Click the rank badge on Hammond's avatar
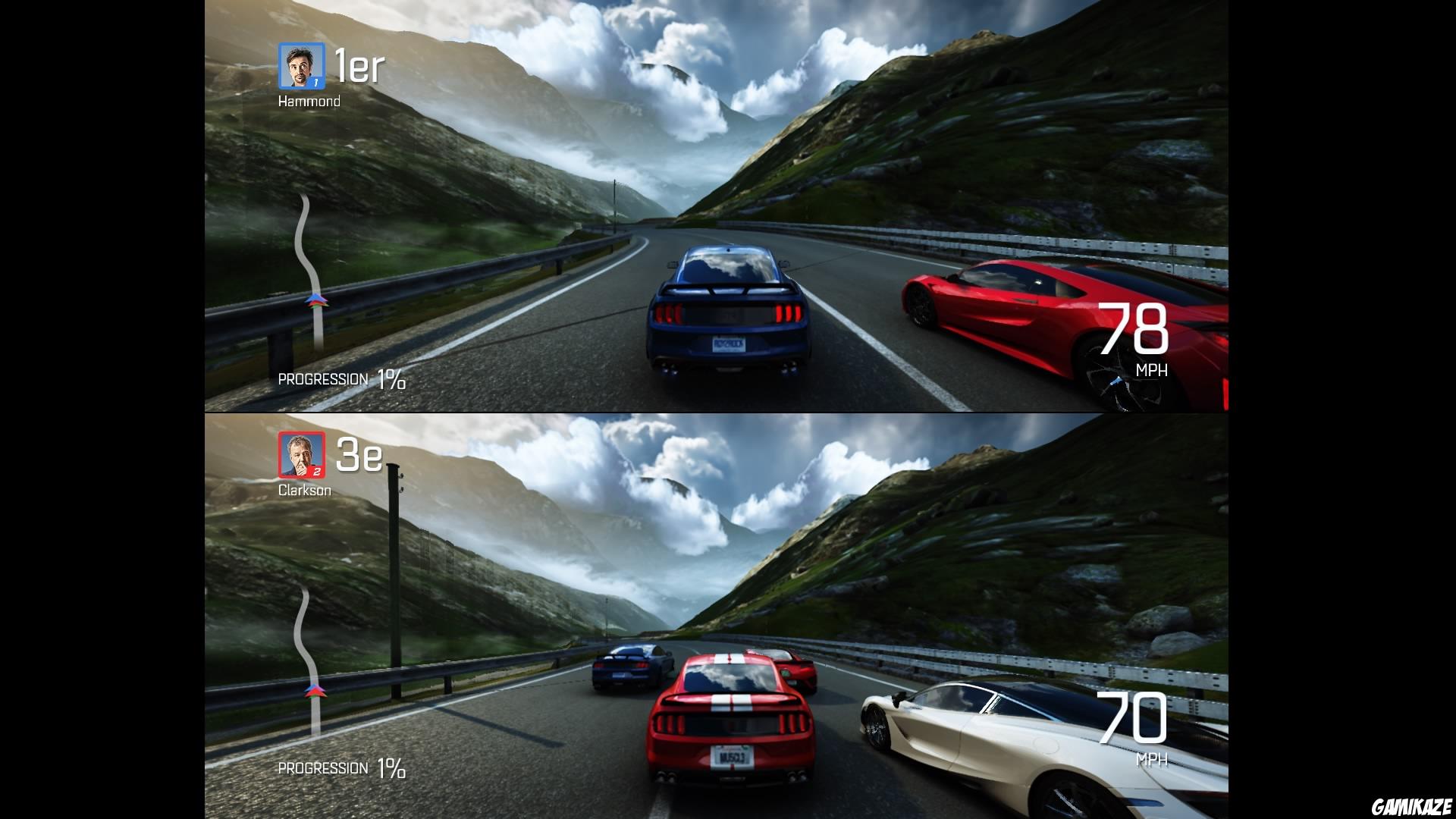 316,83
